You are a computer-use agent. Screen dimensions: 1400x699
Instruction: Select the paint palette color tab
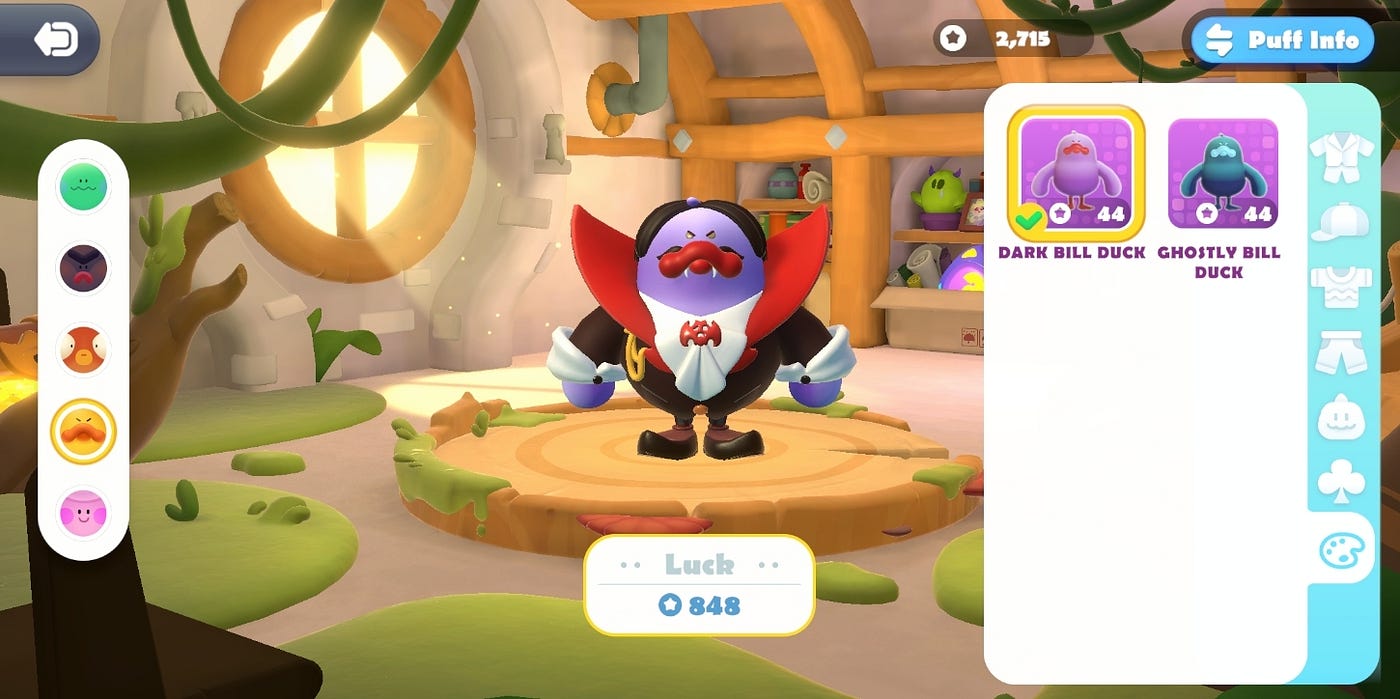click(x=1341, y=549)
